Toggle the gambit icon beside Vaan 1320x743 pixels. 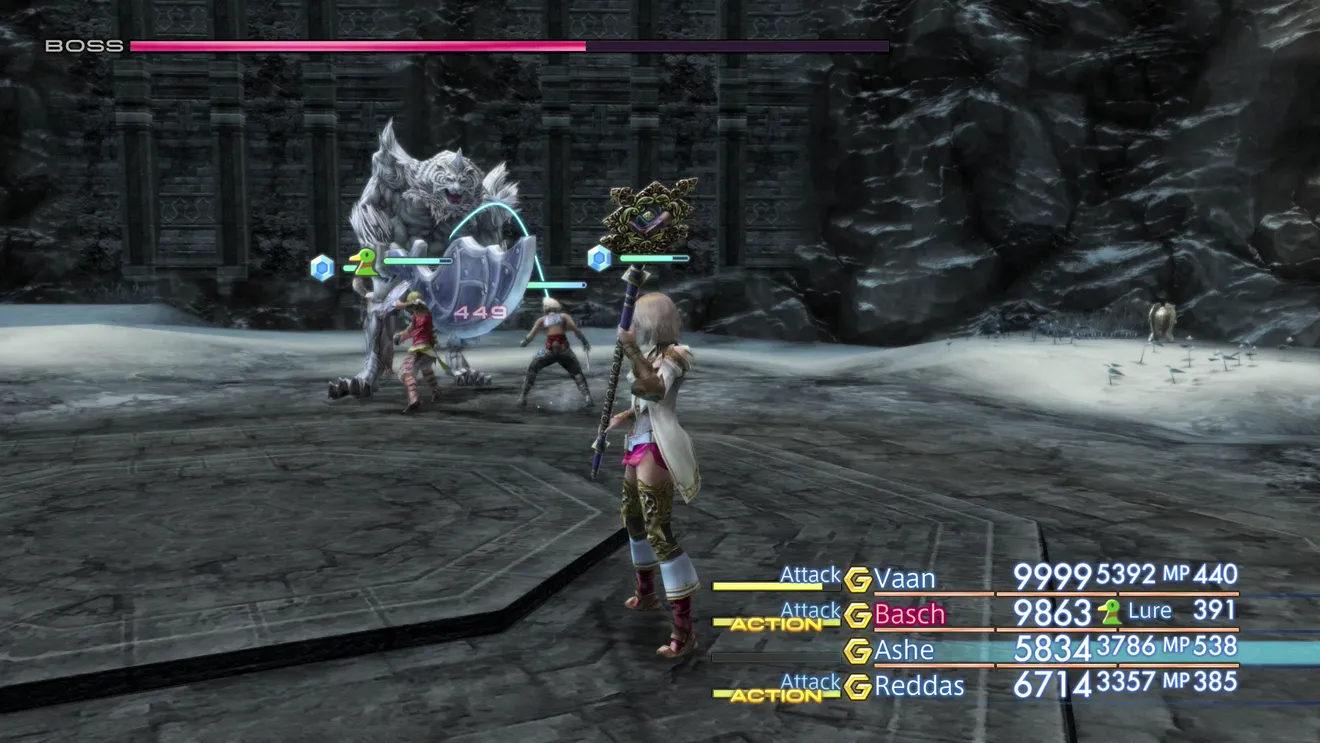857,580
